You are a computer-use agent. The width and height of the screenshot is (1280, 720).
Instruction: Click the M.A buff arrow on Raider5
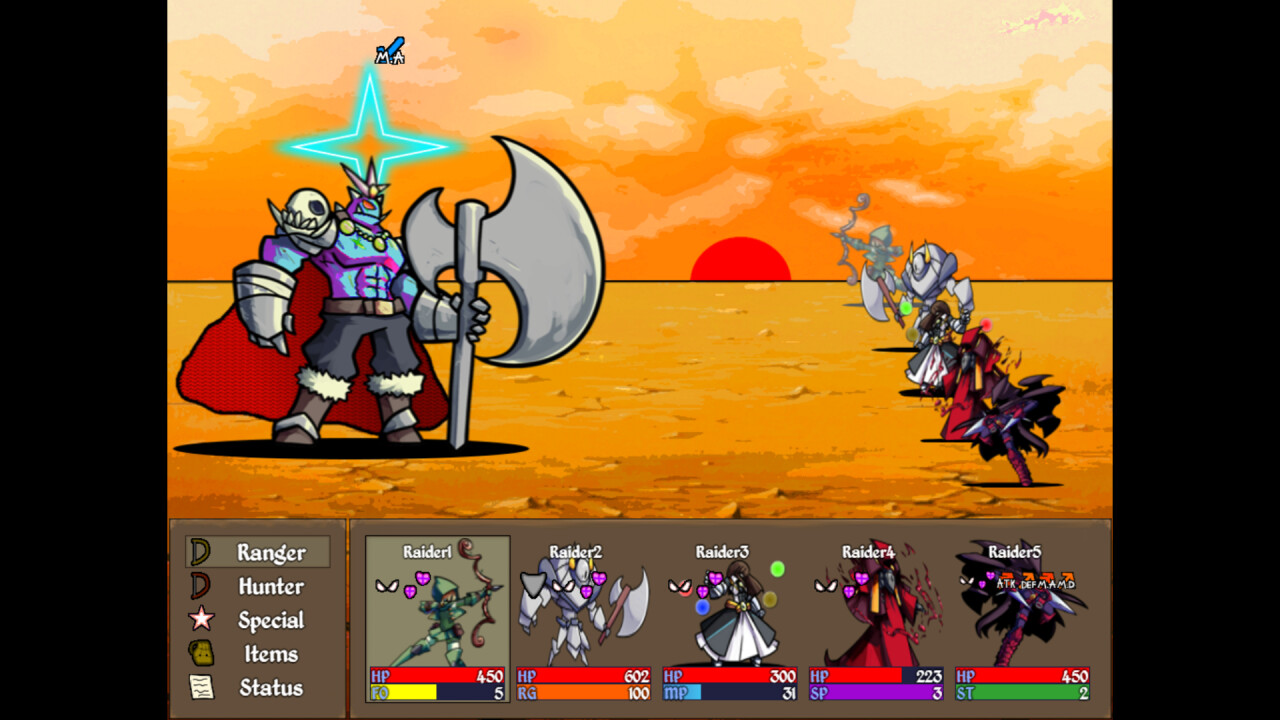coord(1046,576)
